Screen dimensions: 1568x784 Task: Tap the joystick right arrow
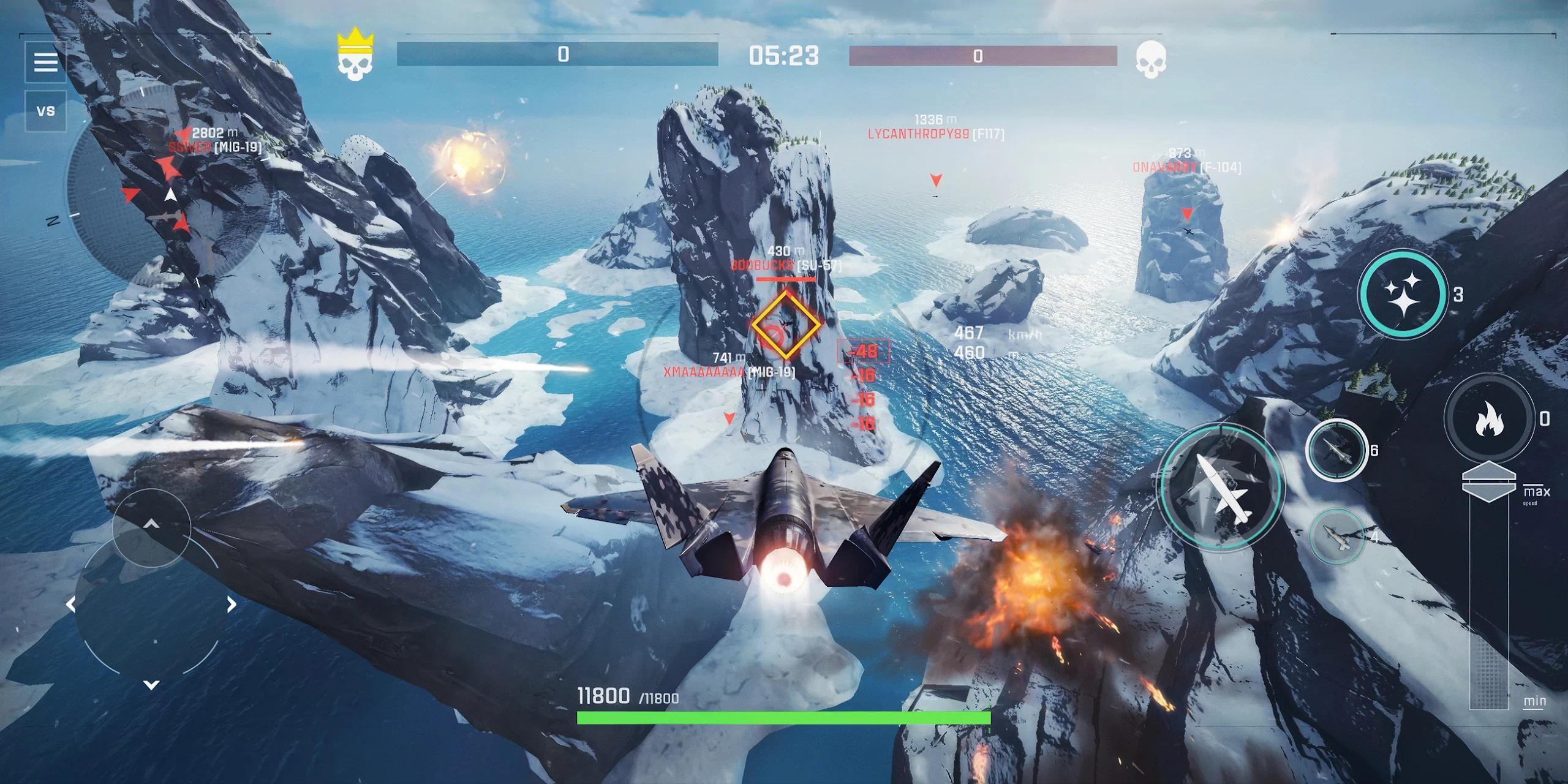pyautogui.click(x=232, y=605)
